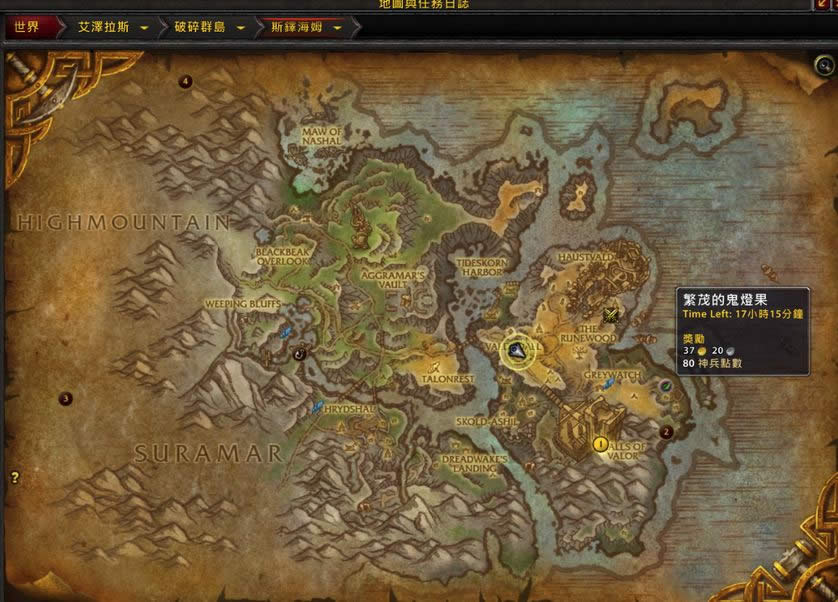Select quest marker number 3
The image size is (838, 602).
(x=66, y=398)
